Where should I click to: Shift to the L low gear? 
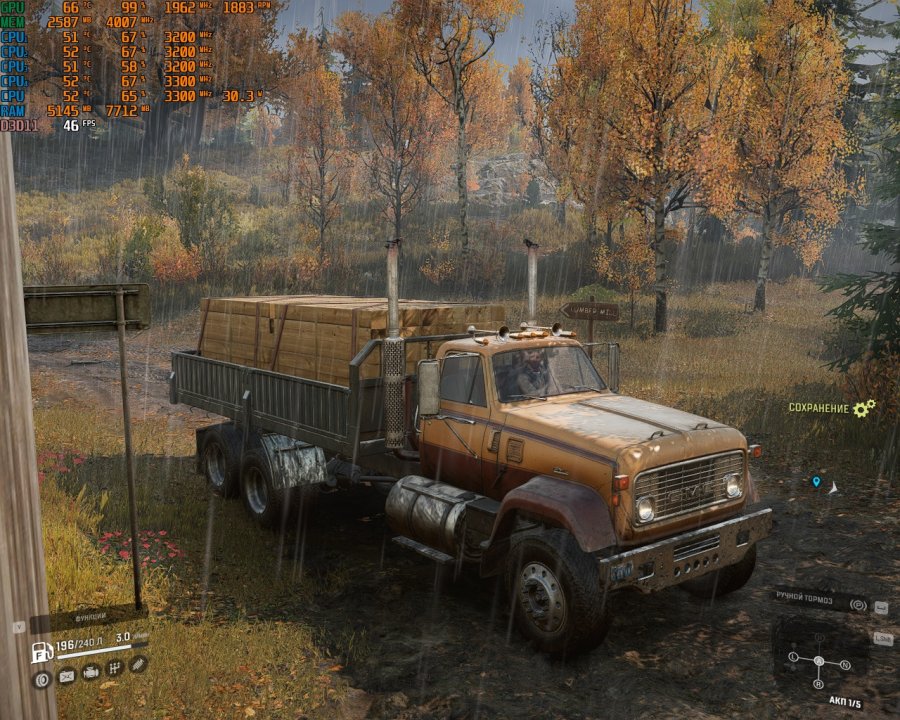coord(793,657)
